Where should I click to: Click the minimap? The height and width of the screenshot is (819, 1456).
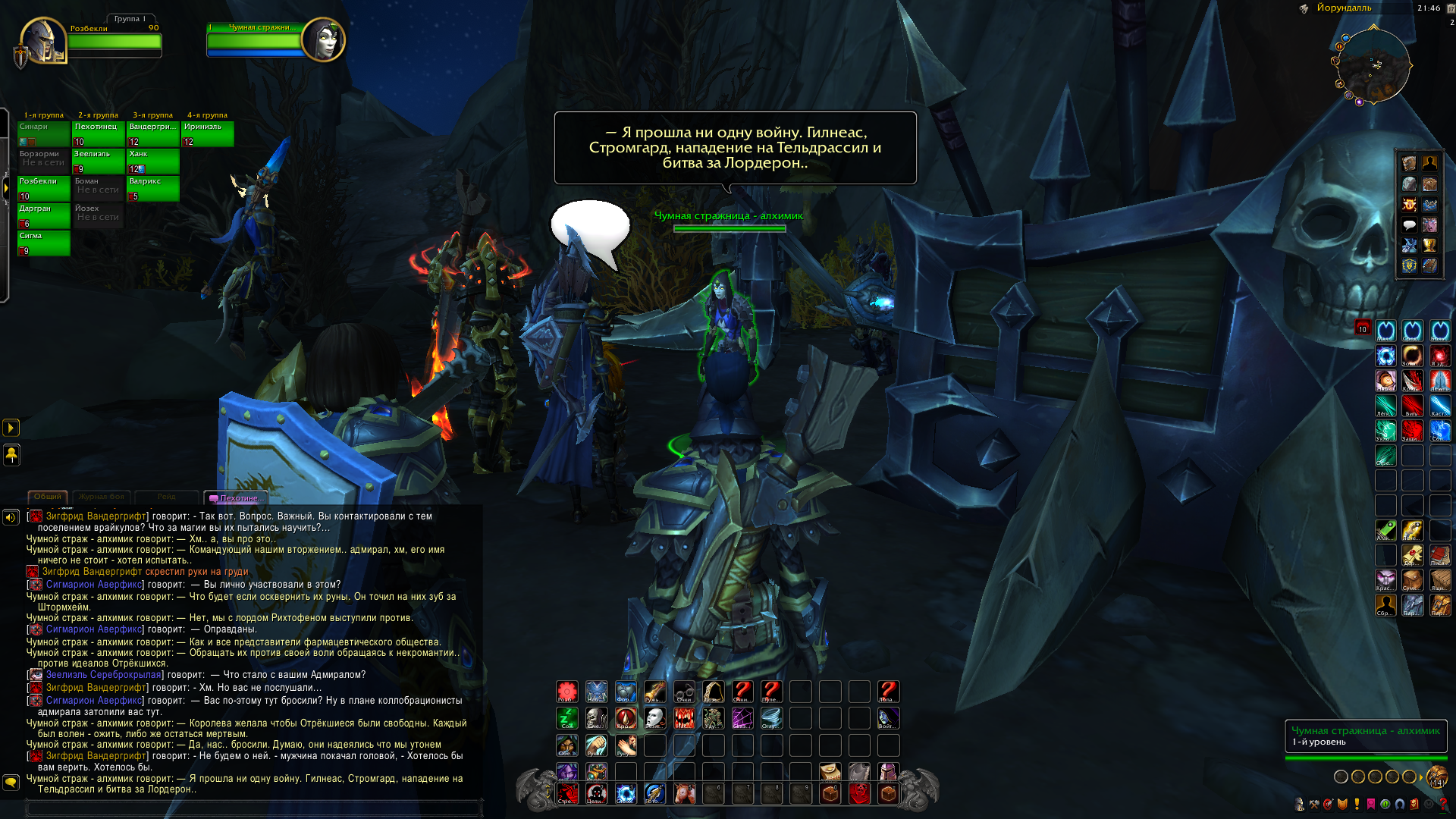(x=1373, y=66)
